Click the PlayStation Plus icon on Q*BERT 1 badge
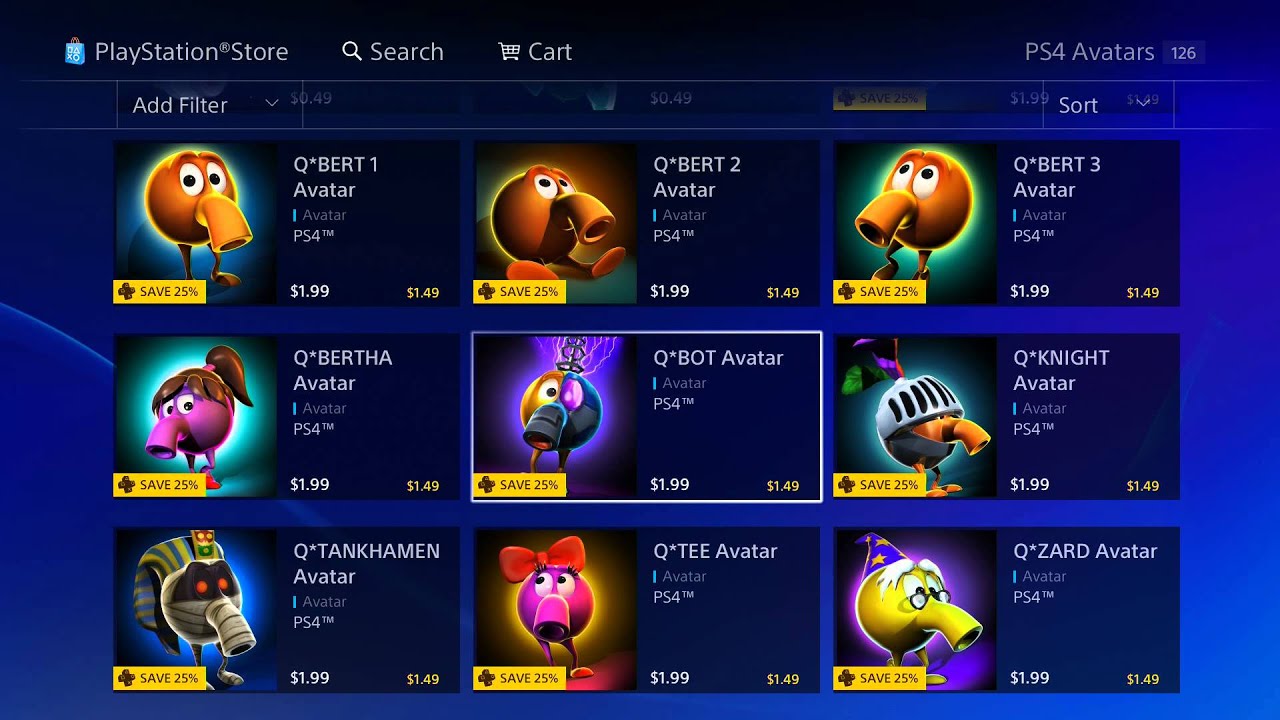 coord(126,291)
